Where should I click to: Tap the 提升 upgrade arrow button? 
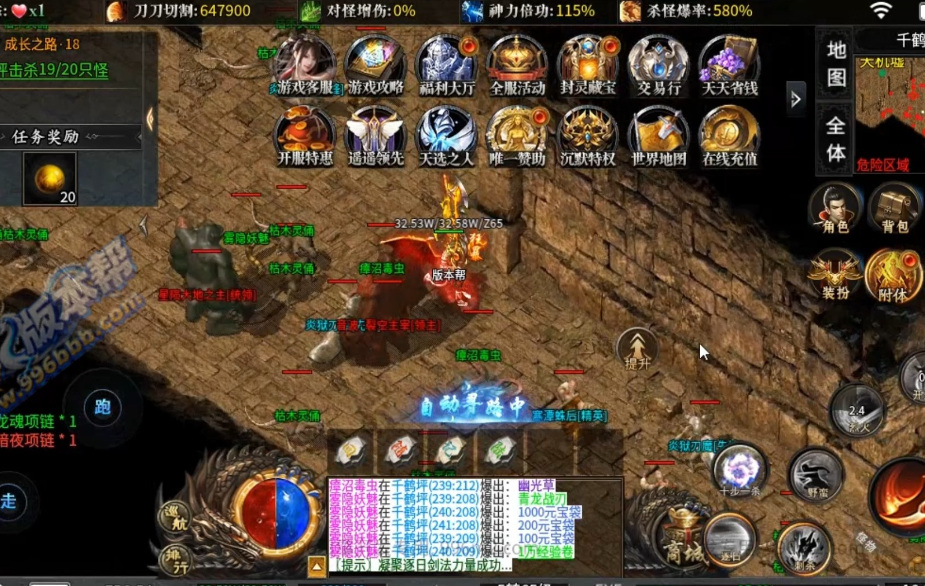pos(637,349)
